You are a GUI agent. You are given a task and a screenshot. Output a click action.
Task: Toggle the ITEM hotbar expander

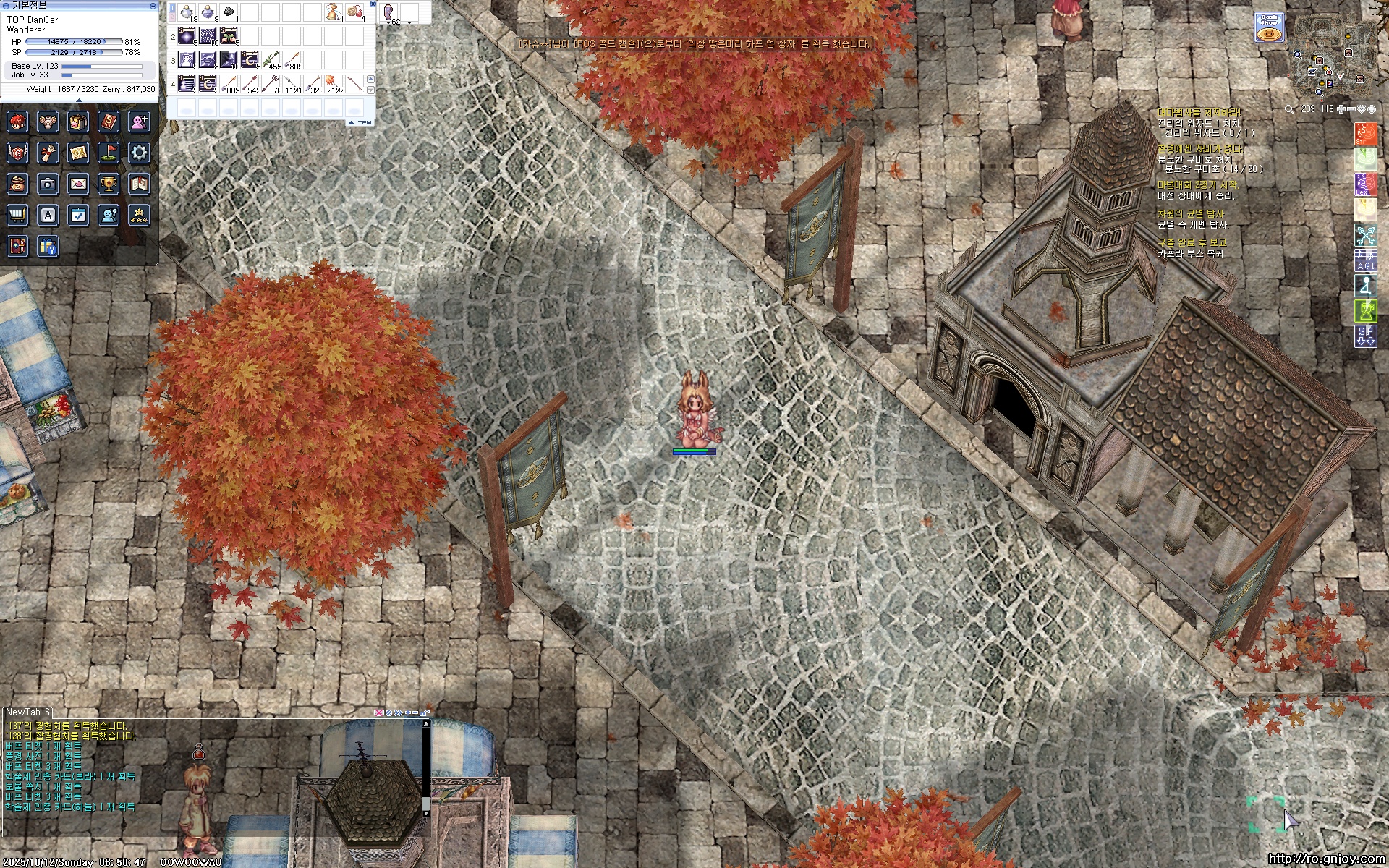[x=360, y=122]
